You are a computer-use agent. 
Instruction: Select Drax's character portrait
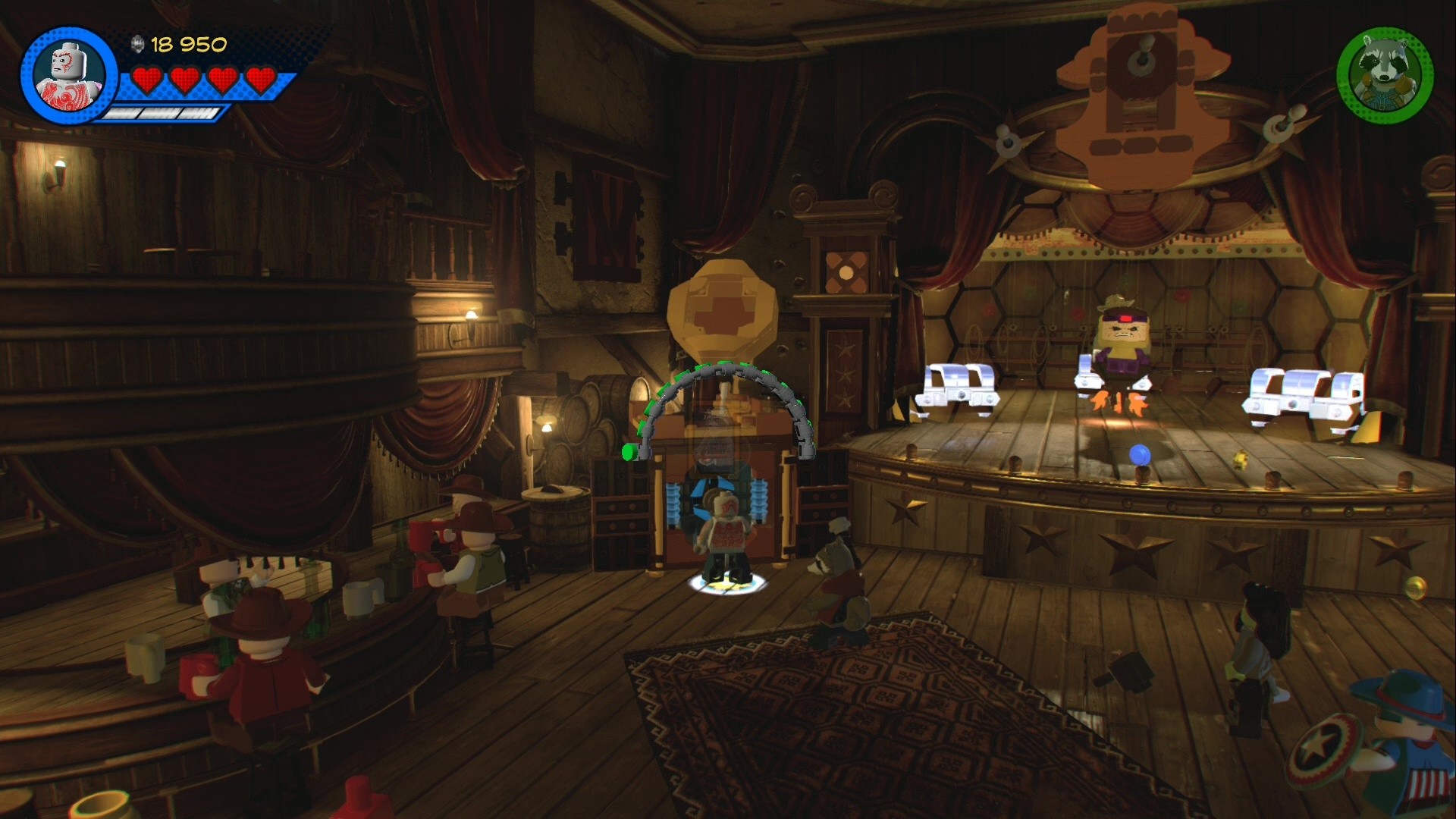pyautogui.click(x=69, y=76)
